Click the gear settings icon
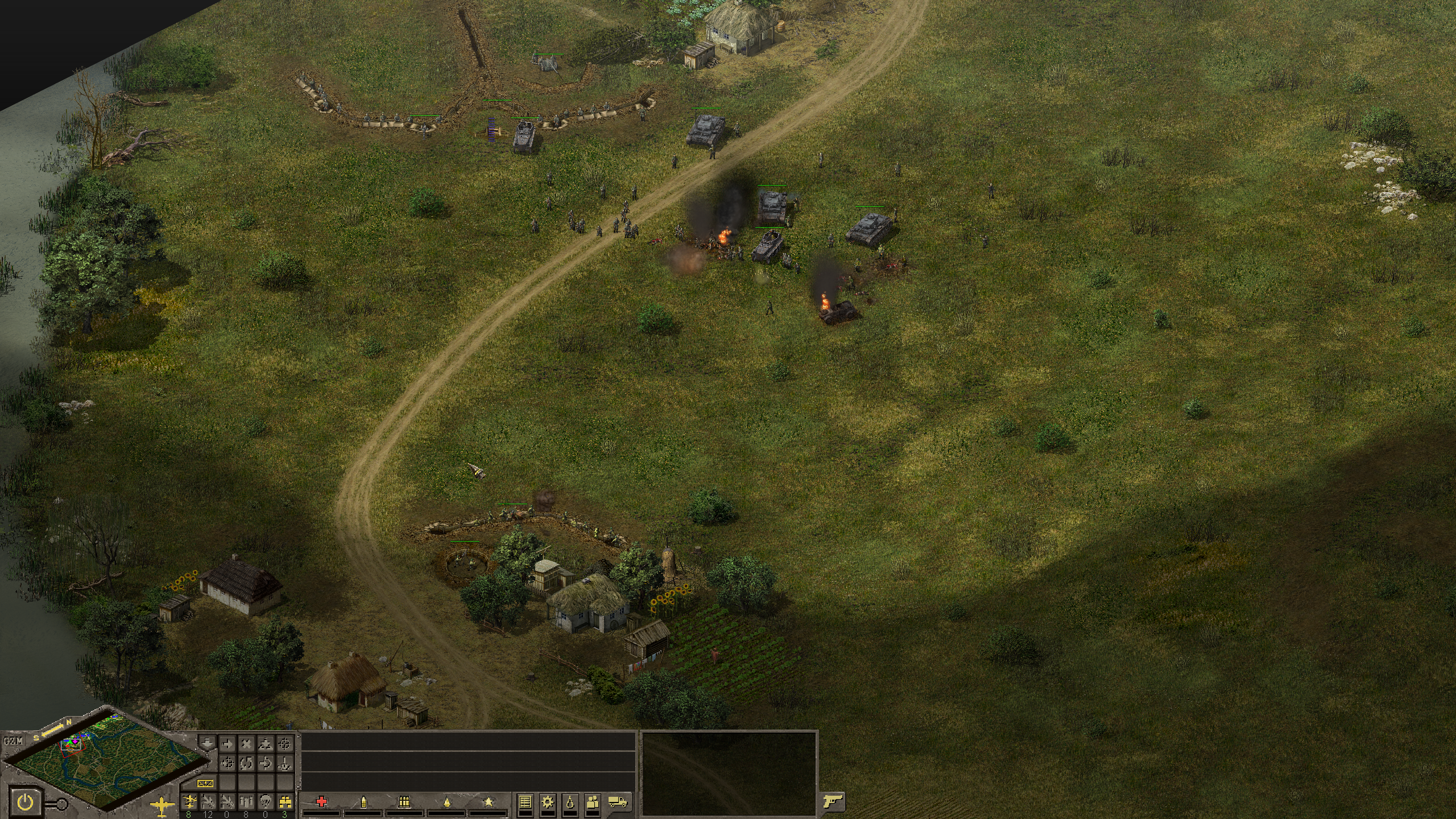The height and width of the screenshot is (819, 1456). click(x=548, y=802)
